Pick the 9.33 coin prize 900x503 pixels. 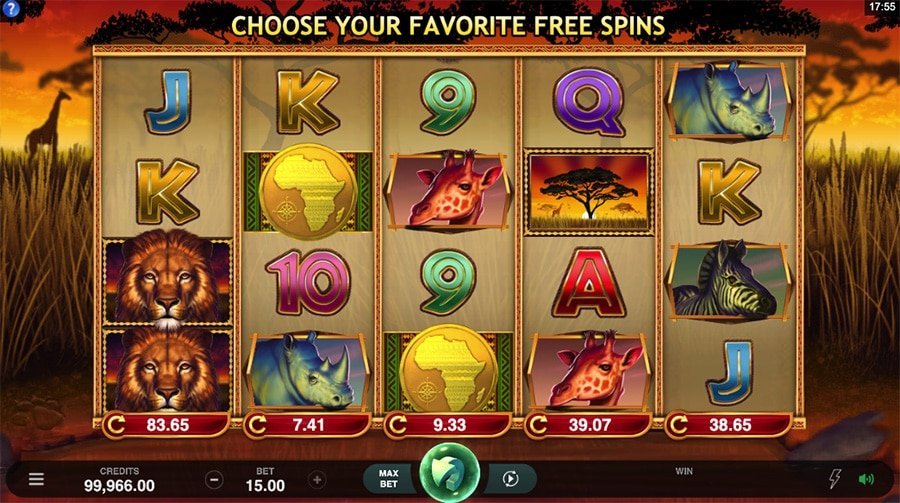click(447, 425)
